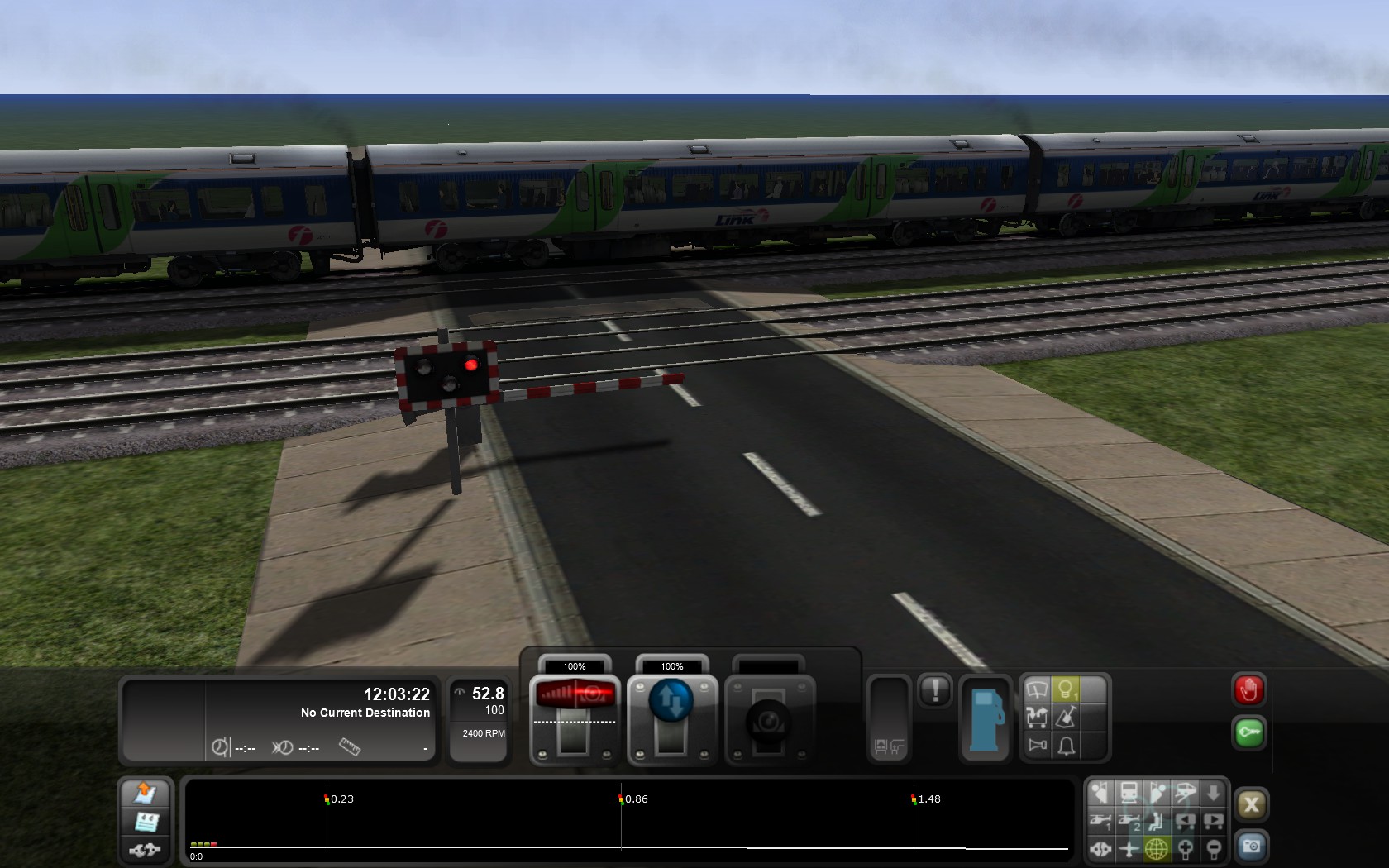This screenshot has height=868, width=1389.
Task: Click the zoom-in plus icon
Action: (1185, 849)
